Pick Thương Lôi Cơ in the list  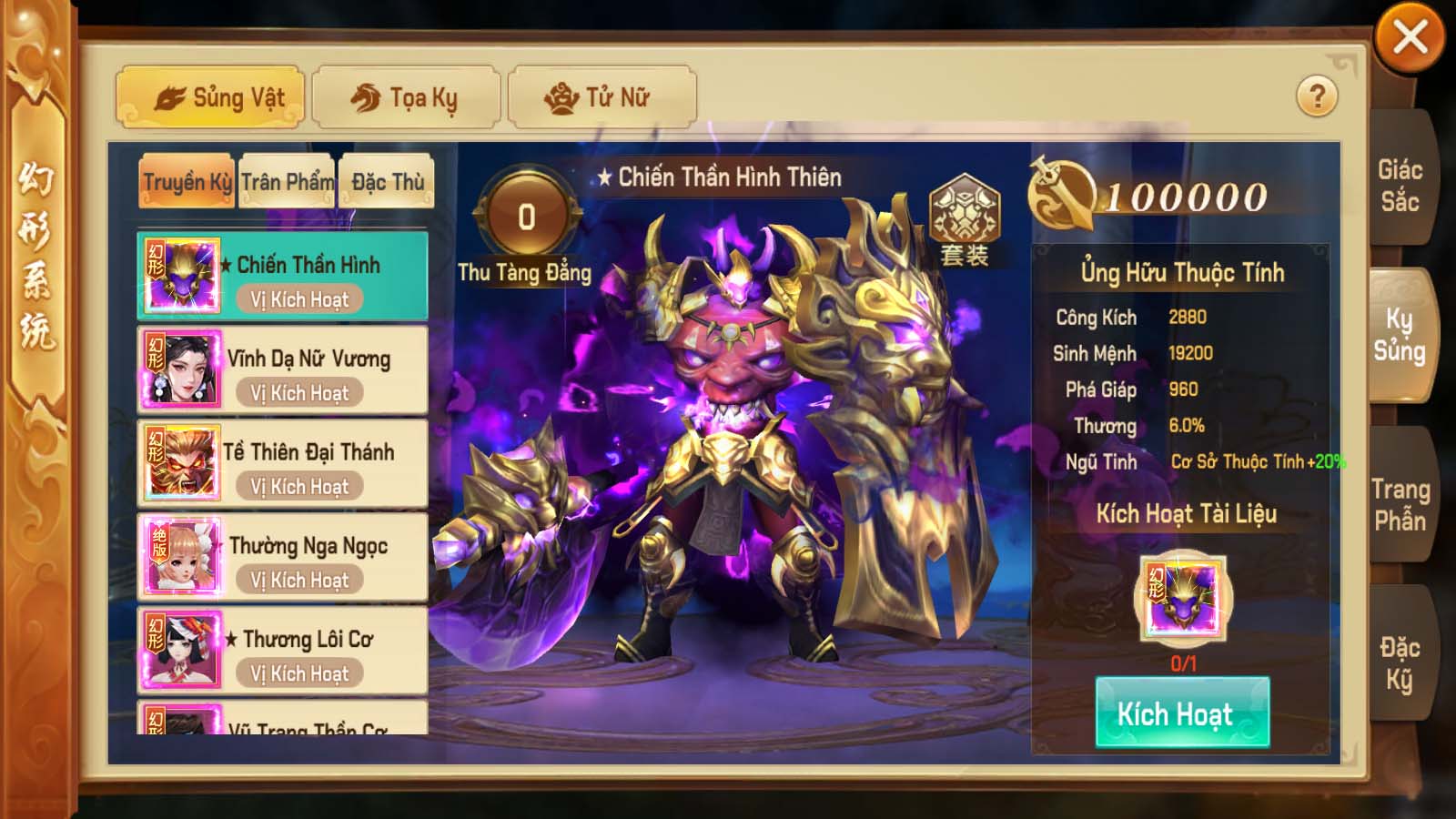point(282,651)
